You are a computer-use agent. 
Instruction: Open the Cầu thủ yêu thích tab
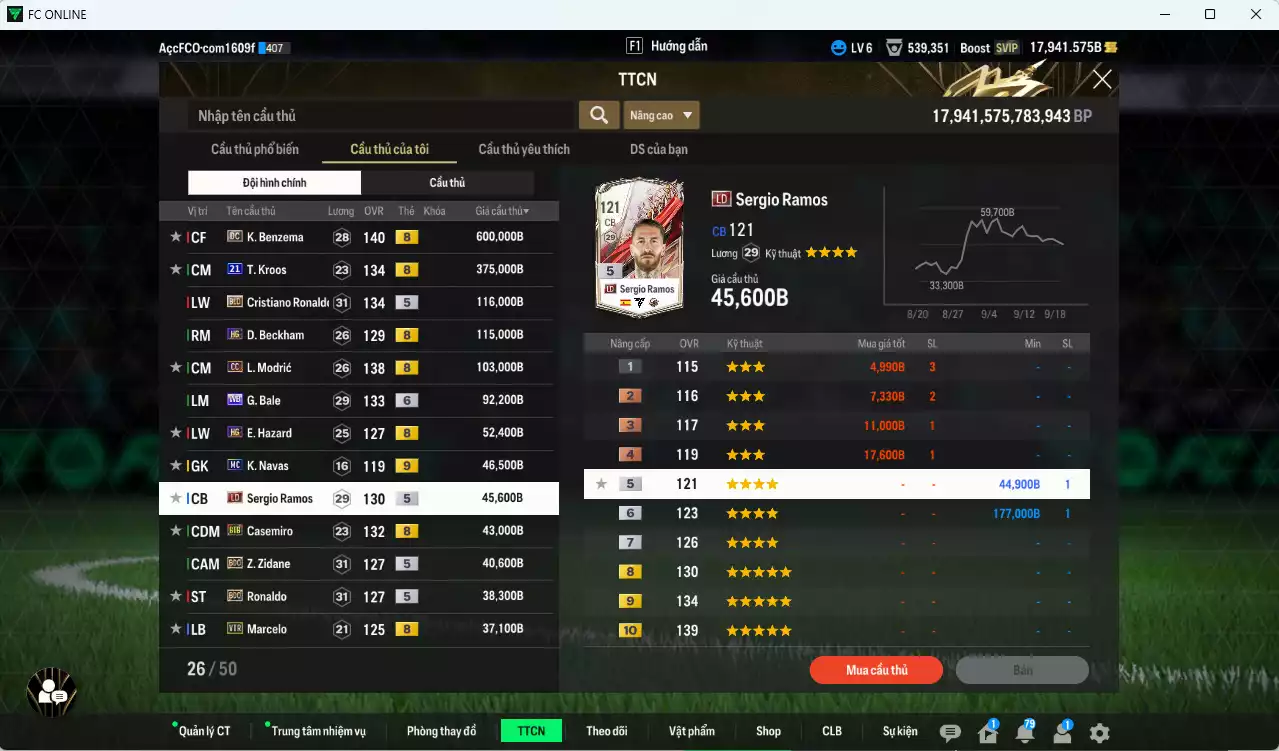click(x=524, y=150)
